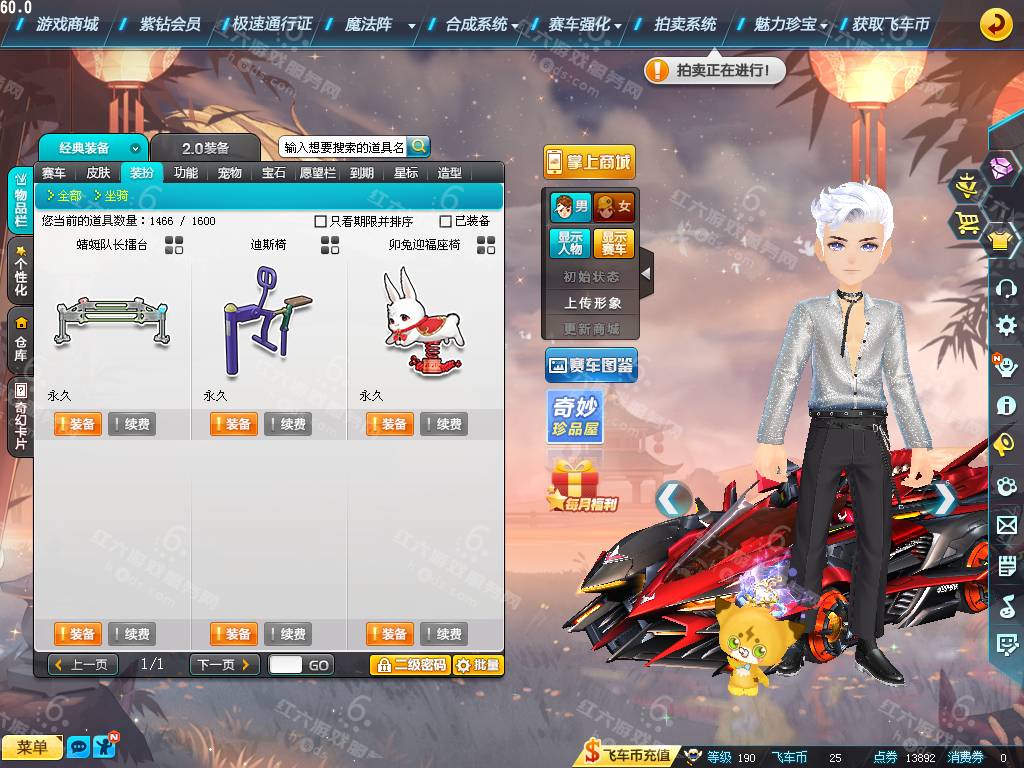The width and height of the screenshot is (1024, 768).
Task: Choose the 赛车 category tab
Action: (x=54, y=173)
